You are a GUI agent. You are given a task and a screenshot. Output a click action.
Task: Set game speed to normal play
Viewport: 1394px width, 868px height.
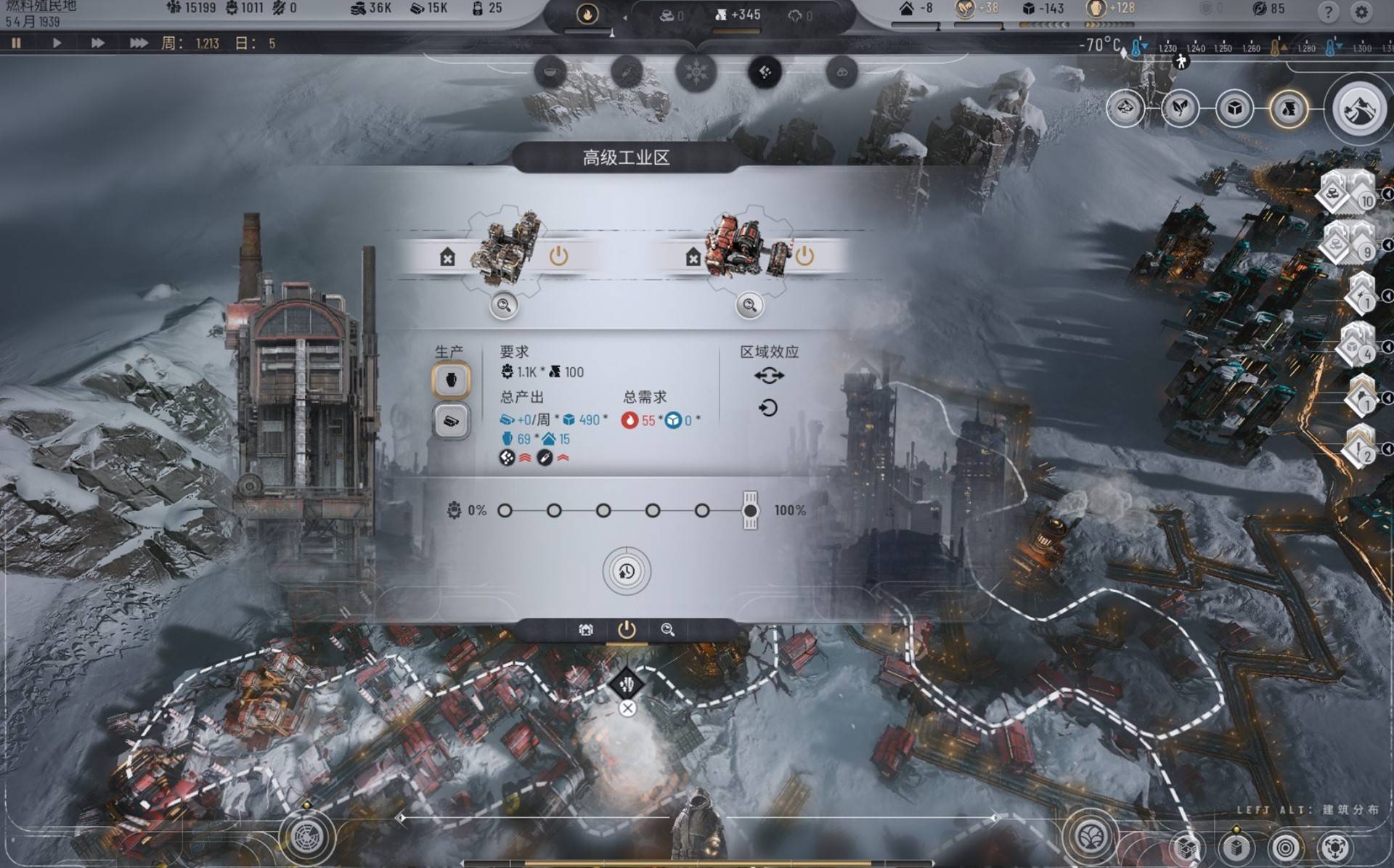pos(57,44)
